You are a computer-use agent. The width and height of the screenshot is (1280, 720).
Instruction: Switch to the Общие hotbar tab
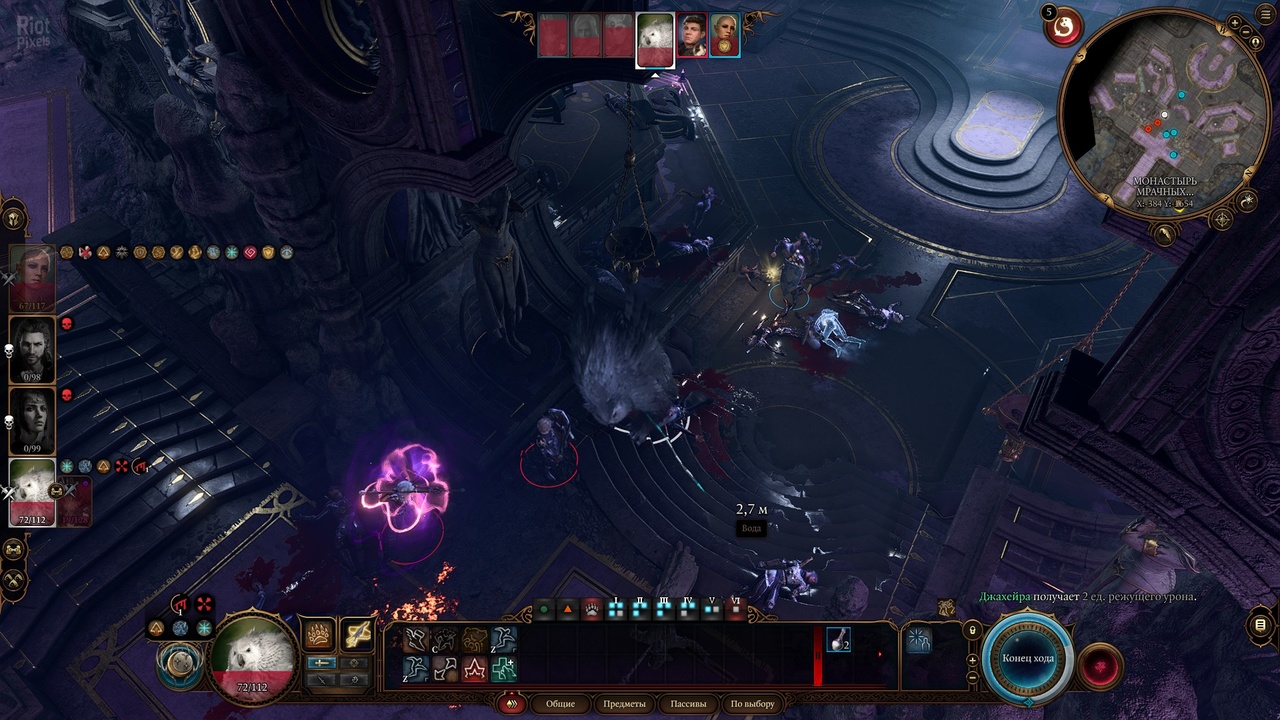(560, 704)
